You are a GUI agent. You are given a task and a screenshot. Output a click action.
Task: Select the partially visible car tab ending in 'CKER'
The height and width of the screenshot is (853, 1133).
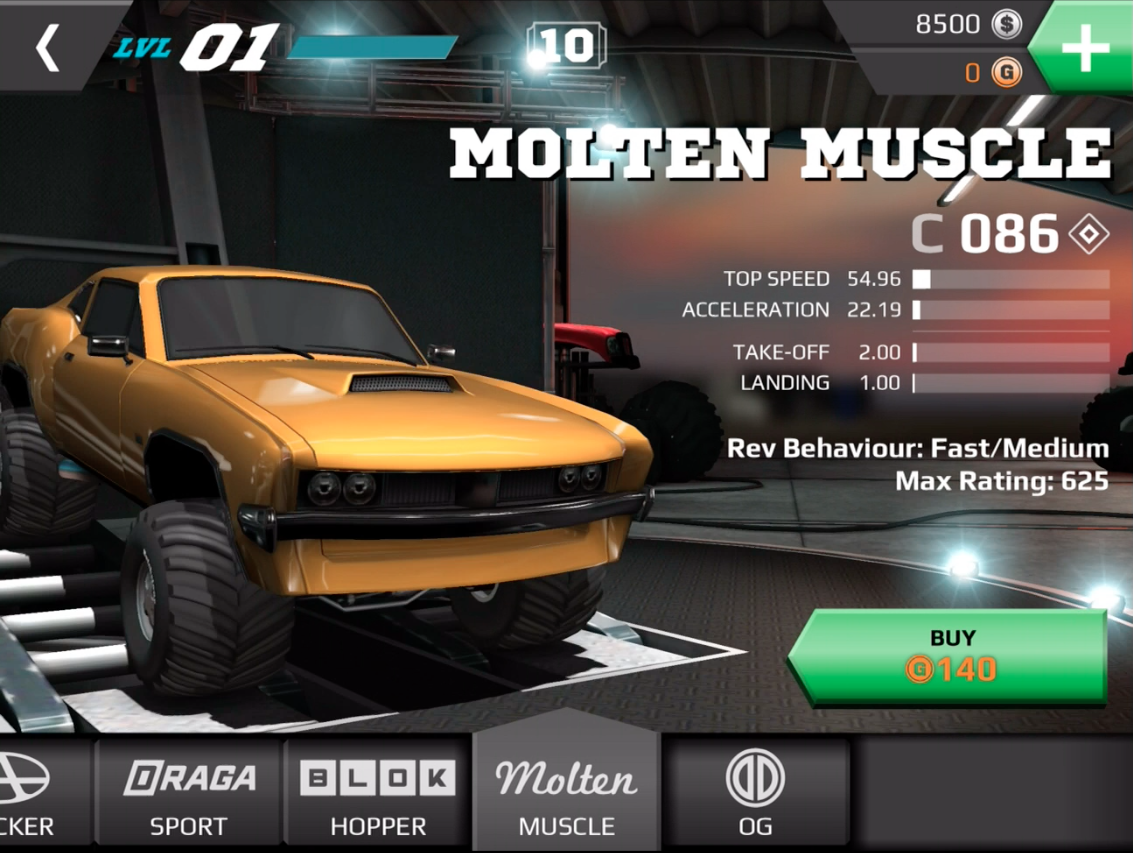coord(40,796)
